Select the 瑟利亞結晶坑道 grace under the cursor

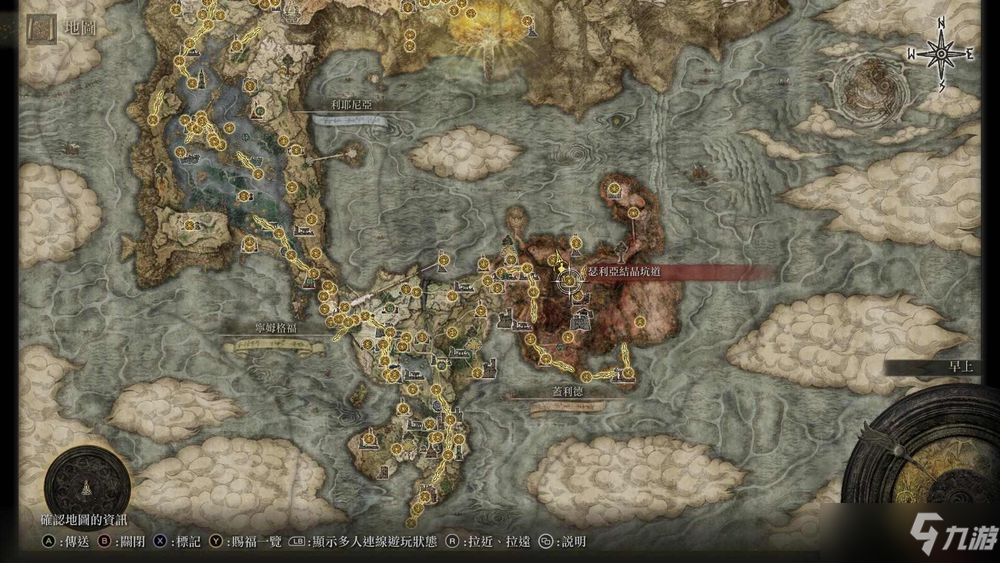571,282
